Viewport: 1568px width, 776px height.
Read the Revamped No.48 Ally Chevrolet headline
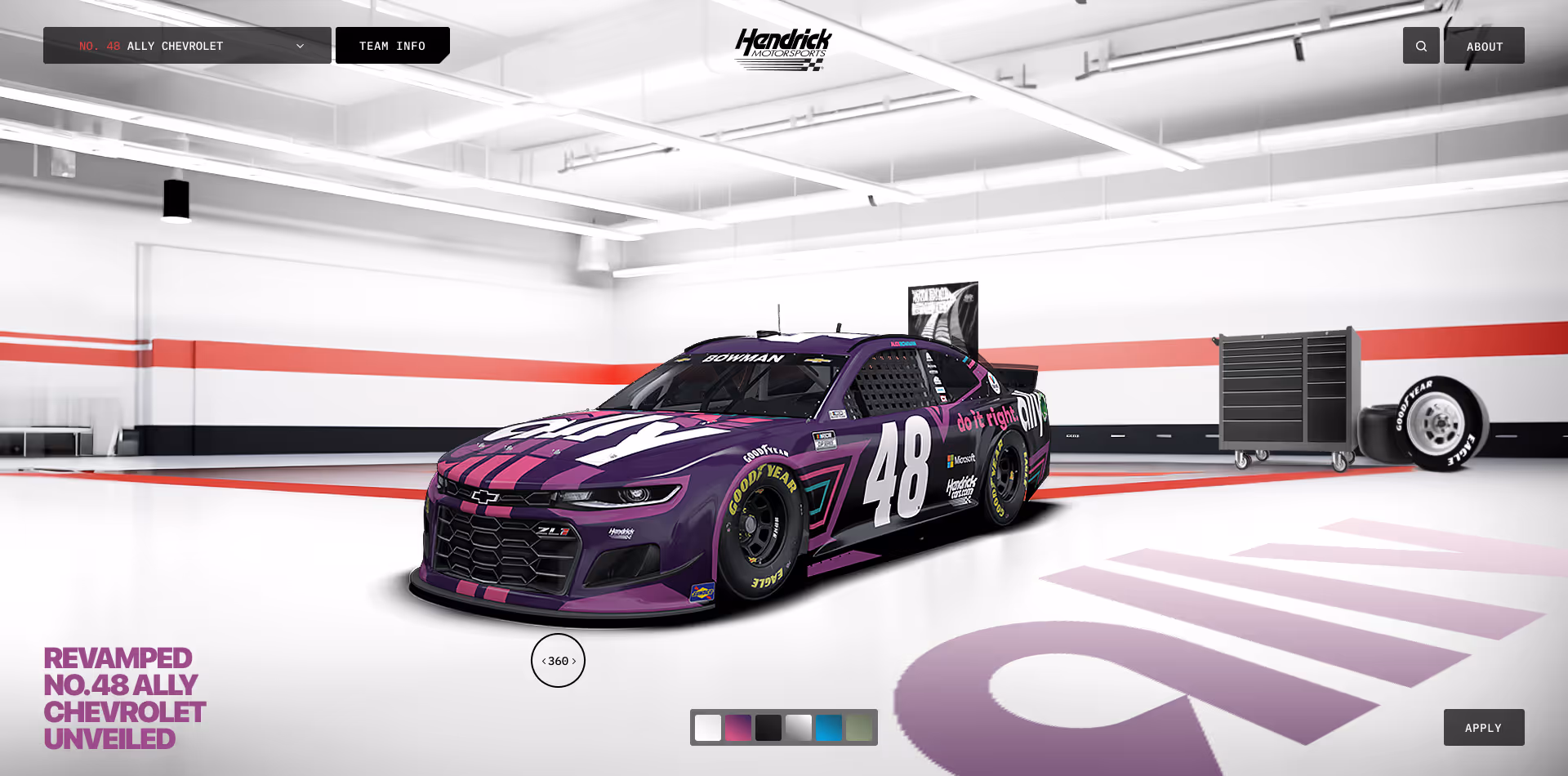click(x=124, y=698)
